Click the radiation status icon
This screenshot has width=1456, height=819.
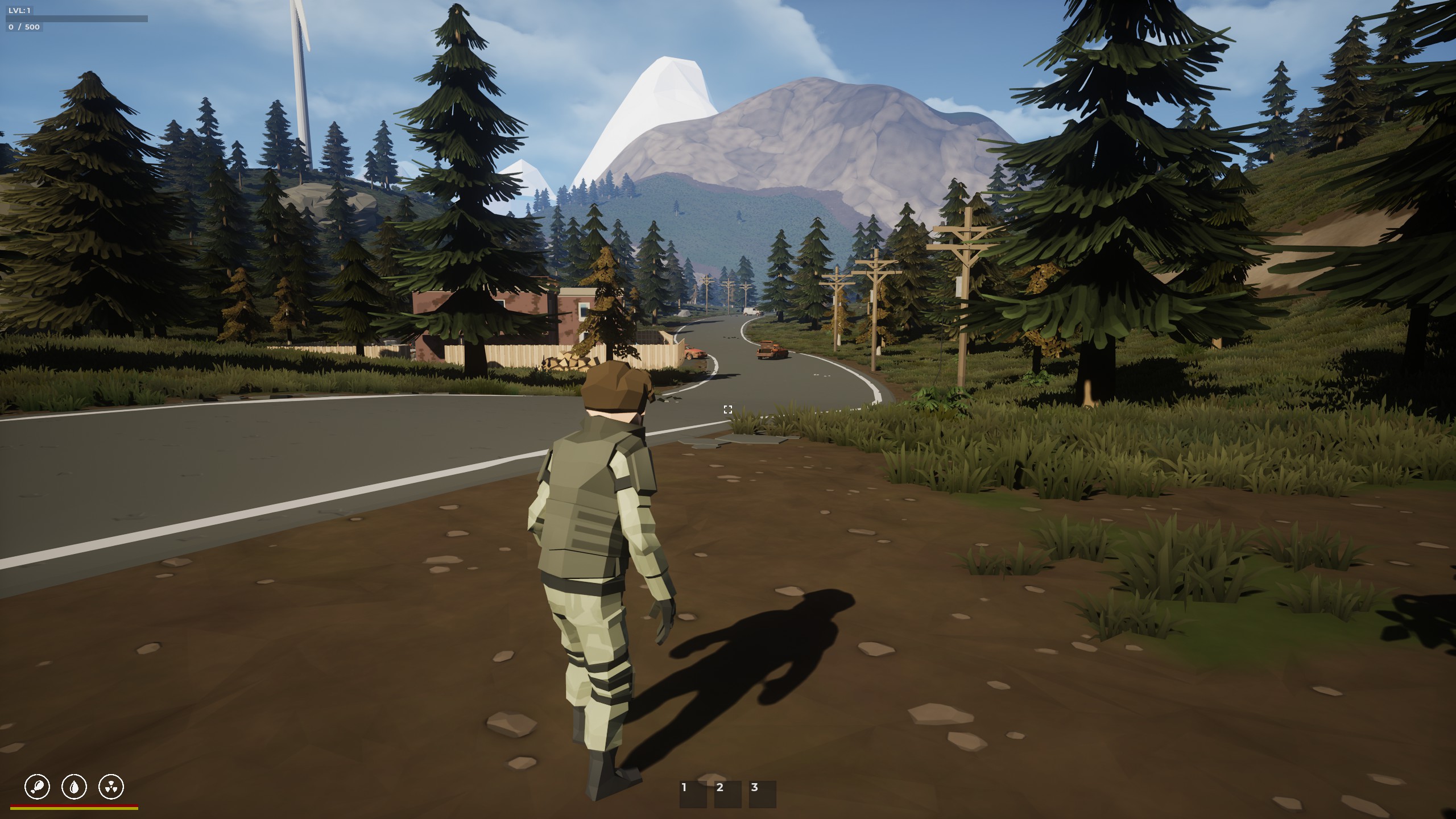(111, 787)
